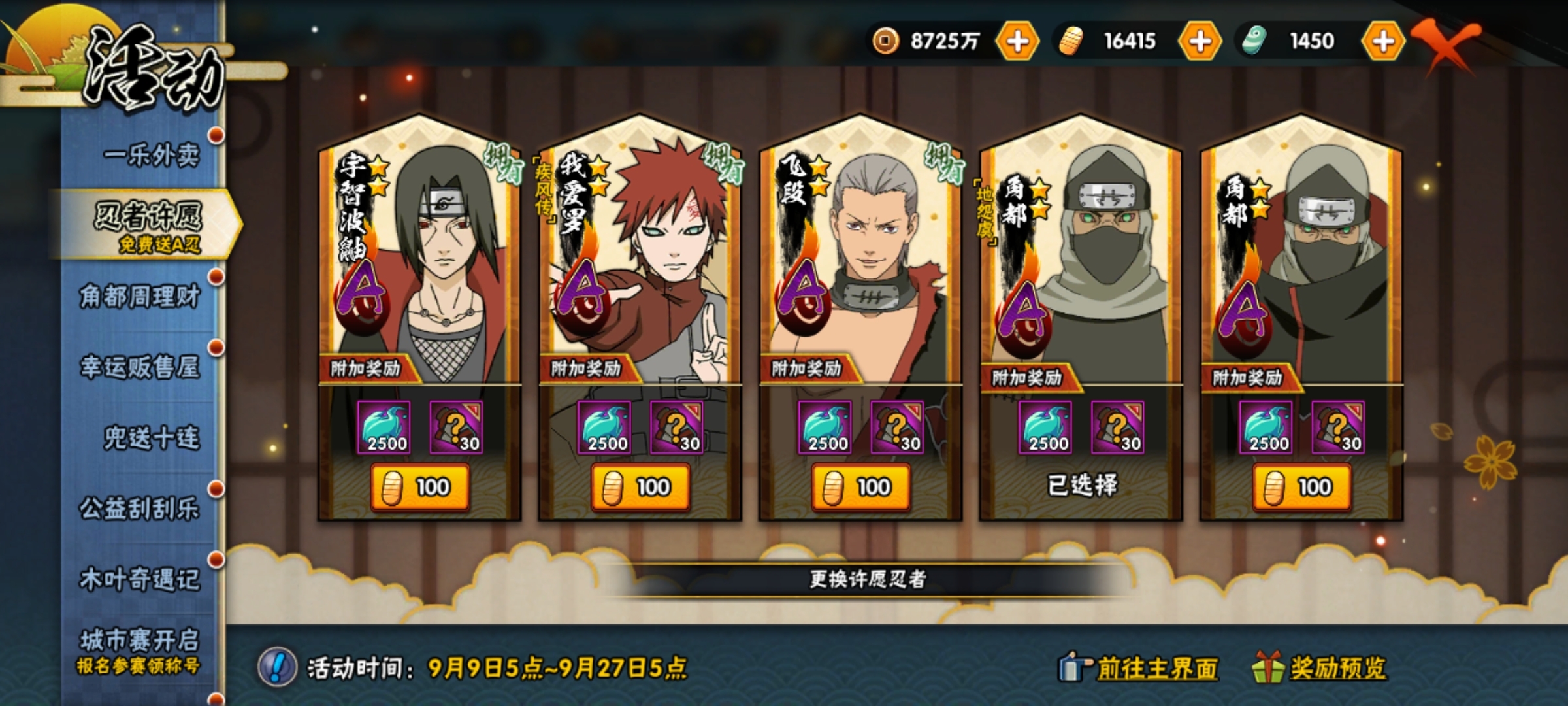Select the 兜送十连 tab

(151, 438)
